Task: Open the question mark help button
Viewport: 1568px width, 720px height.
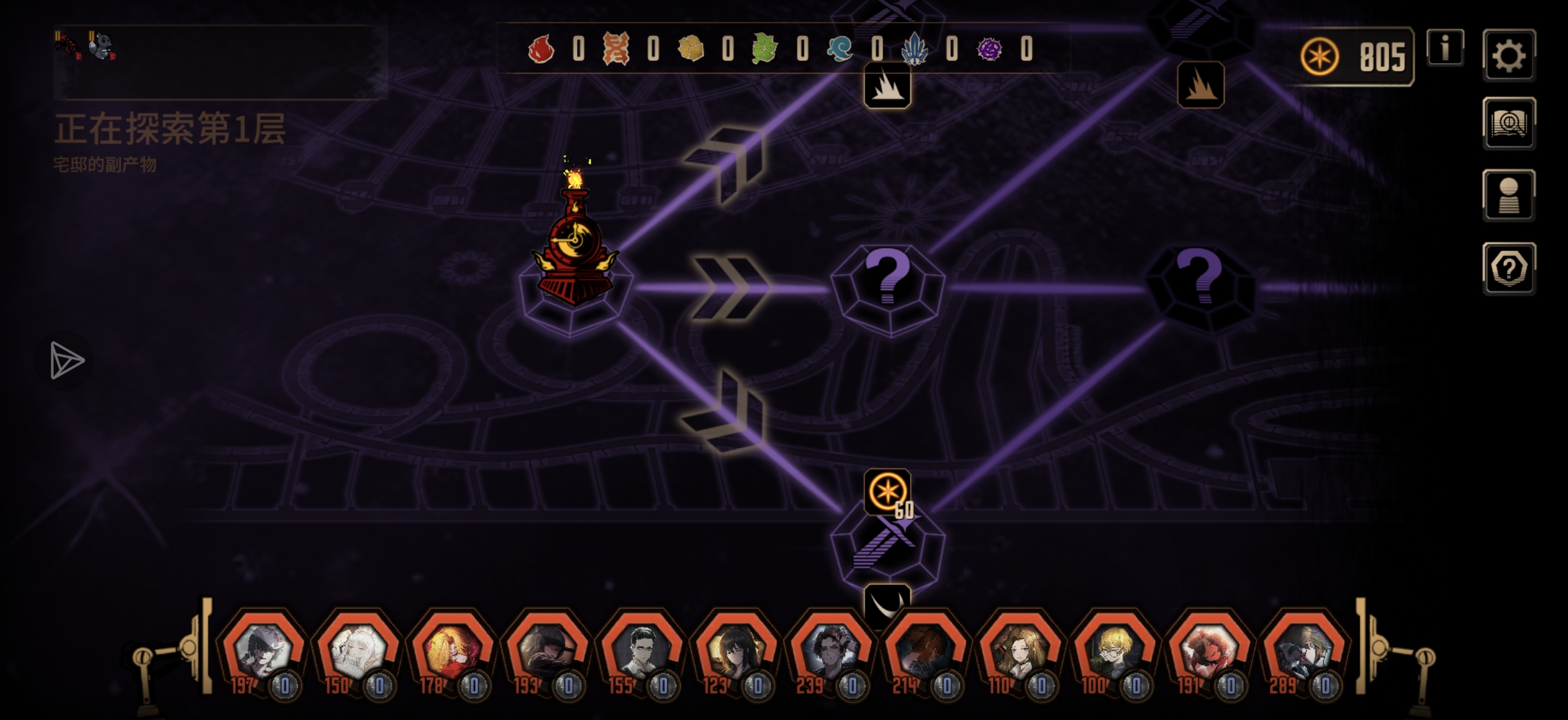Action: tap(1508, 269)
